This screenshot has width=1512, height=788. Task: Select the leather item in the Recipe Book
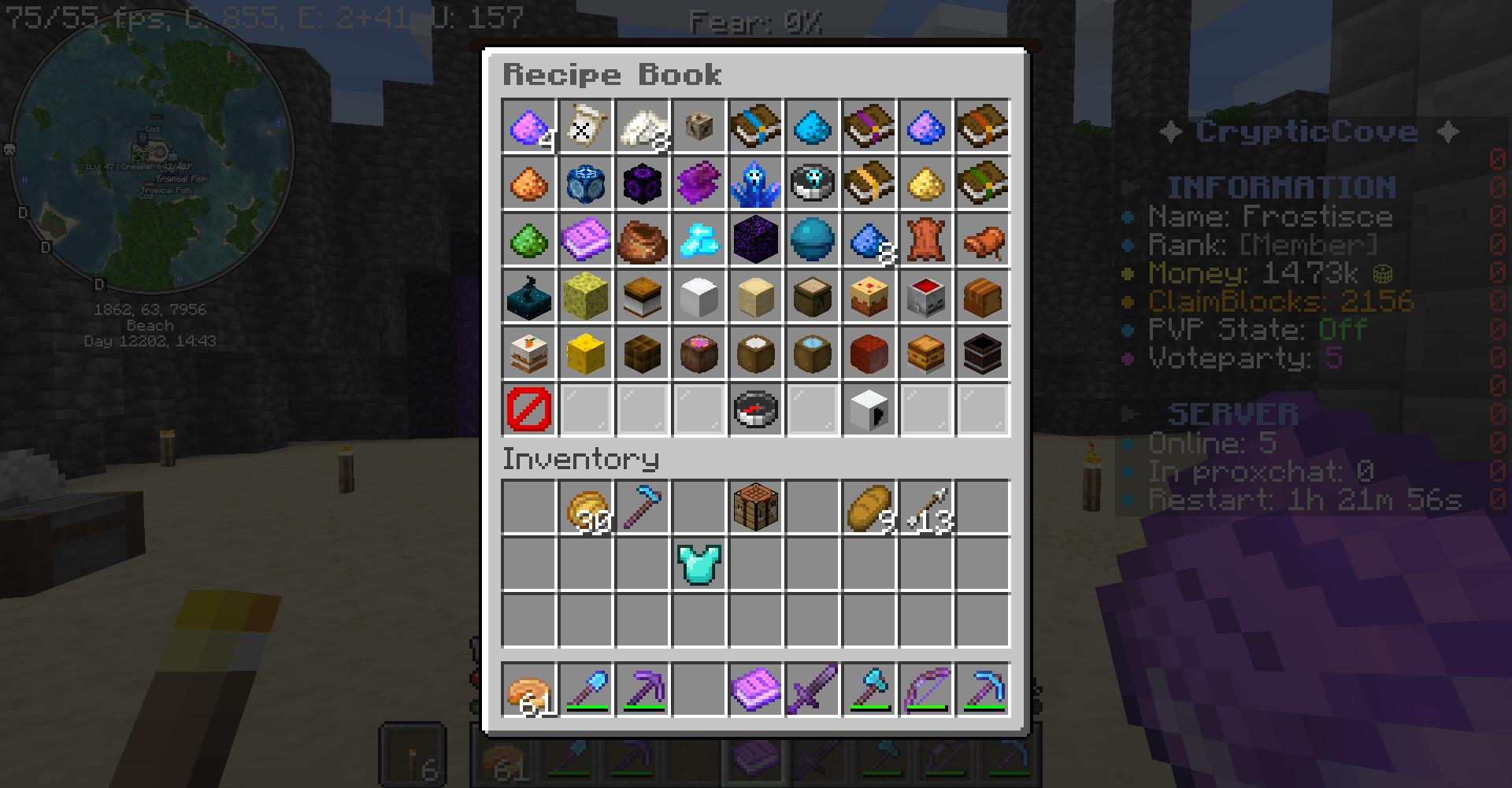(x=925, y=239)
